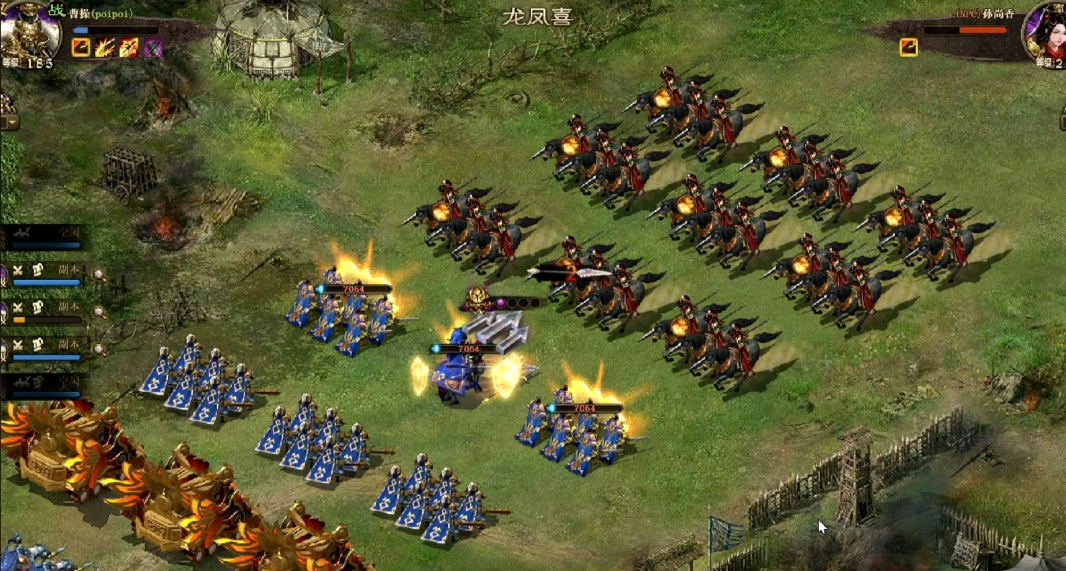This screenshot has width=1066, height=571.
Task: Use the golden explosion burst skill
Action: pos(105,47)
